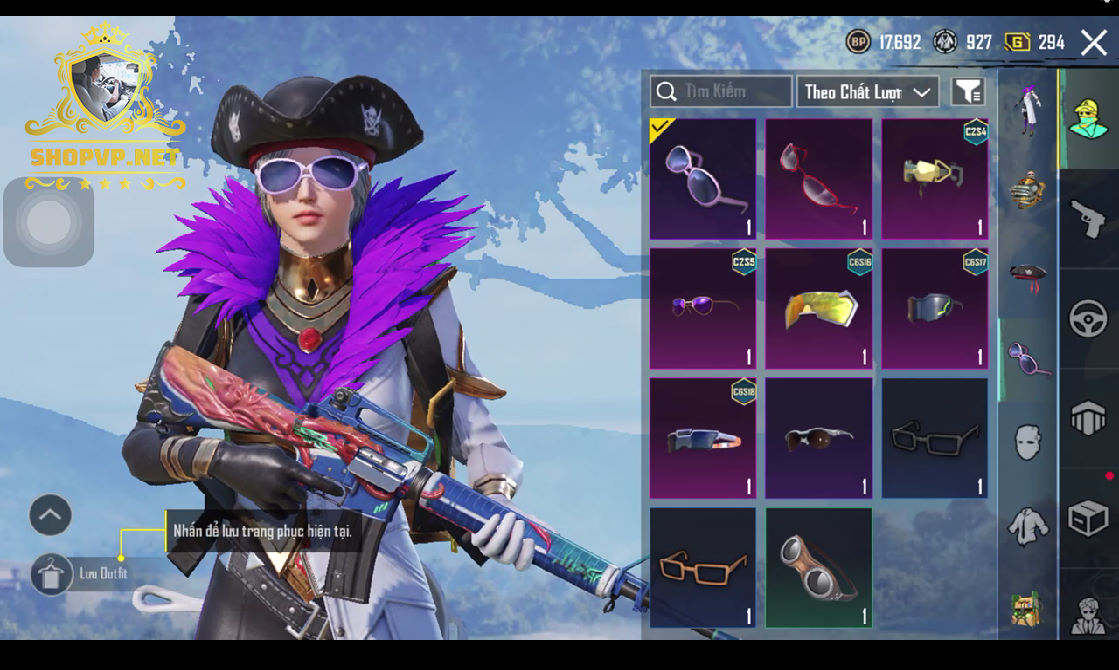Choose the round aviator goggles item
The height and width of the screenshot is (670, 1119).
[819, 567]
